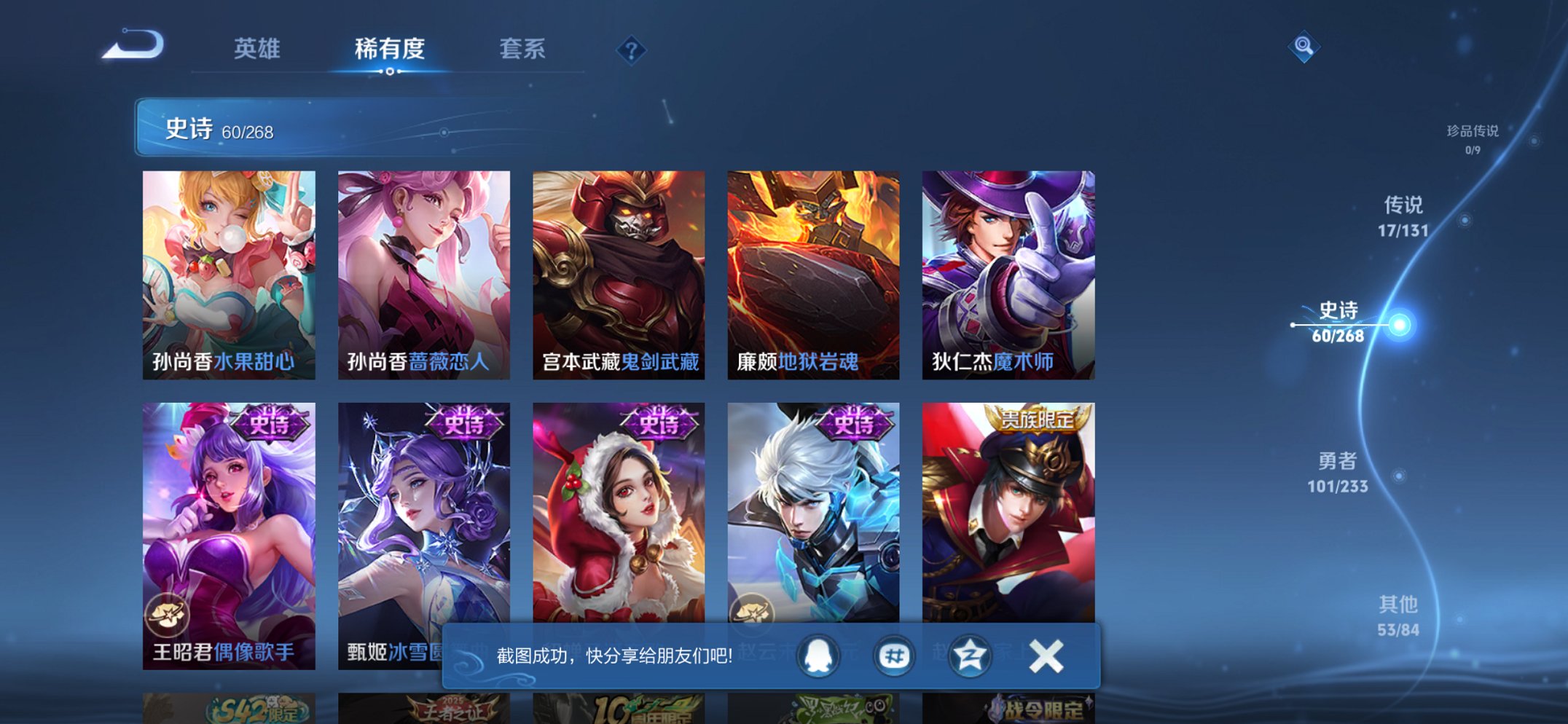Switch to the 套系 tab
The image size is (1568, 724).
pos(523,50)
